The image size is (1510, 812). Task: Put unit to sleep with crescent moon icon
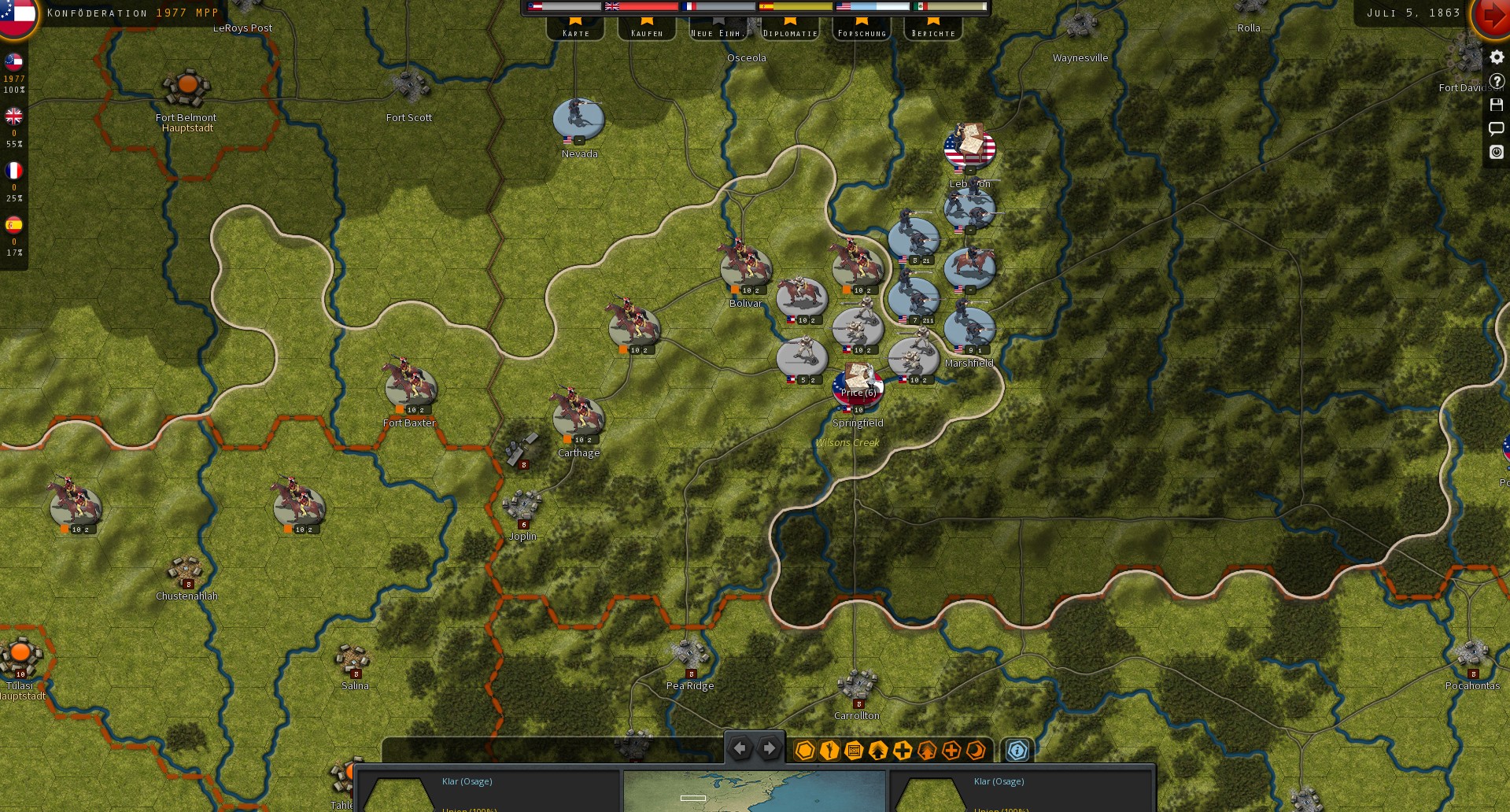(975, 751)
